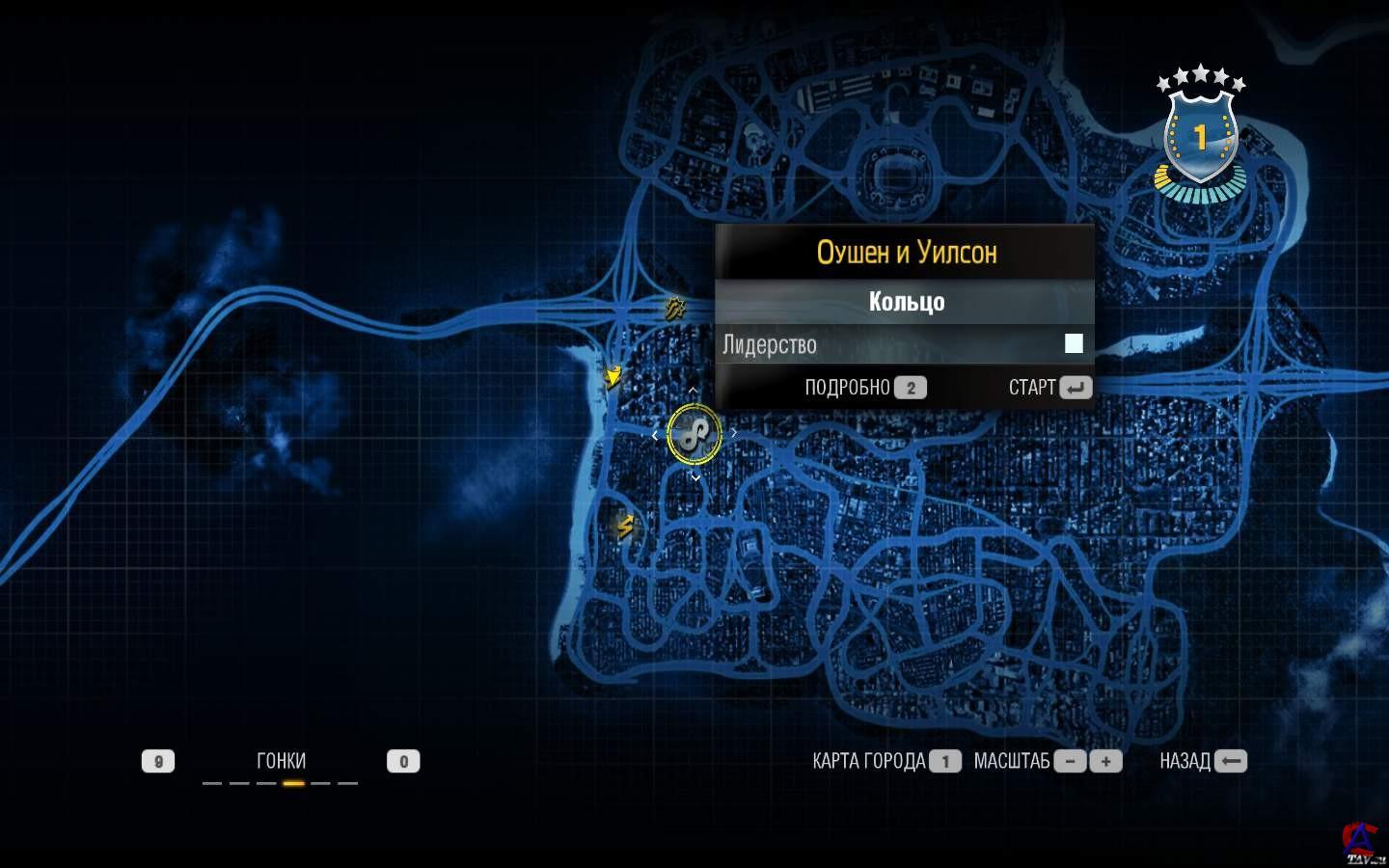Move the map cursor using the right arrow

click(x=734, y=434)
